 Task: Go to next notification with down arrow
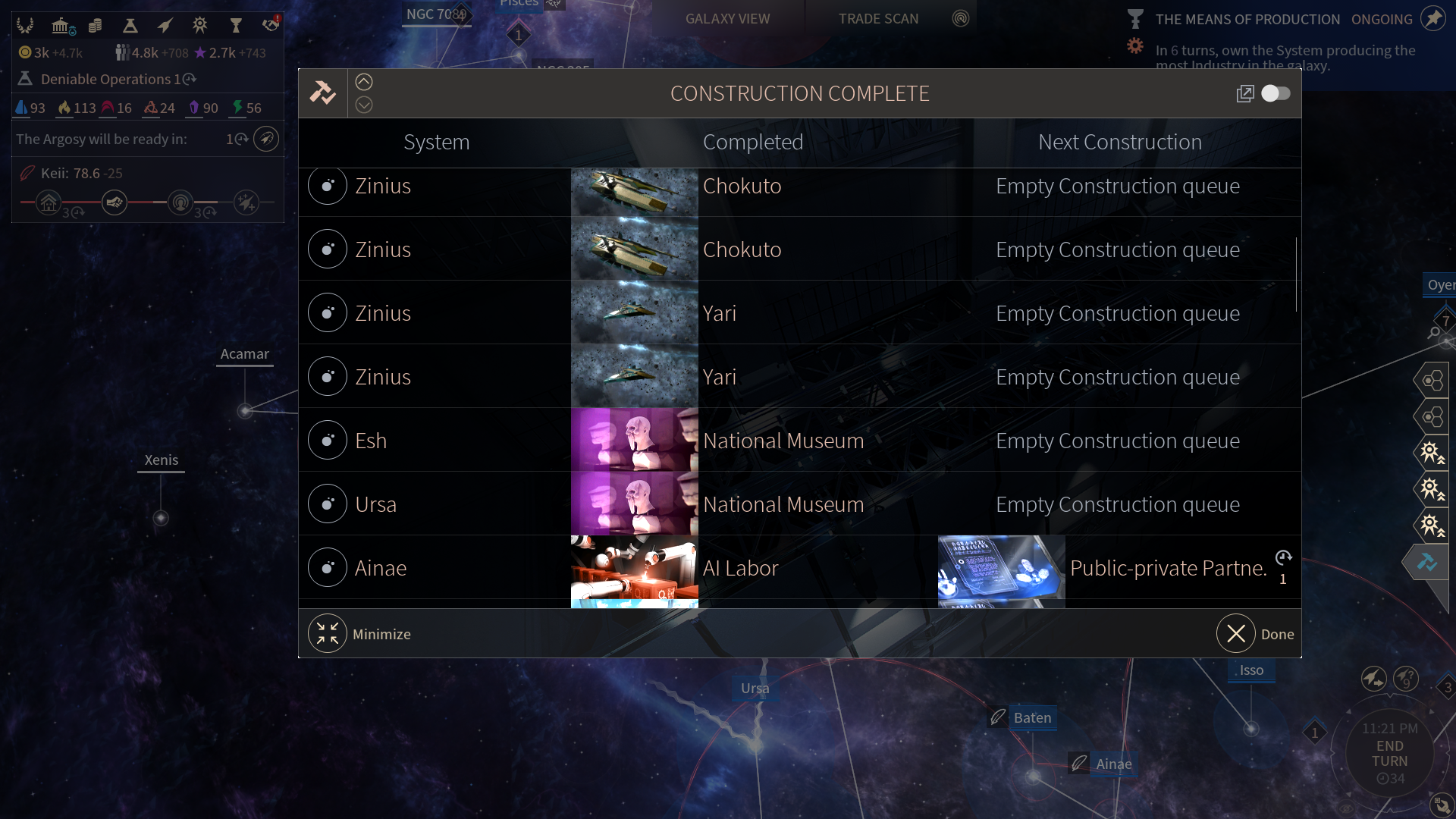pyautogui.click(x=364, y=105)
